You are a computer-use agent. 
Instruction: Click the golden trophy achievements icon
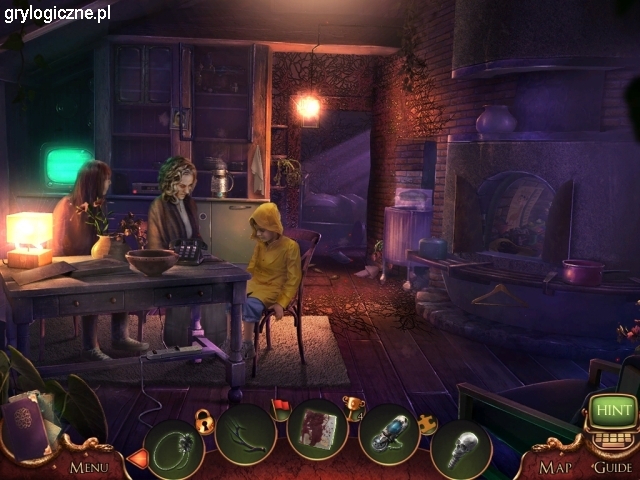tap(354, 405)
